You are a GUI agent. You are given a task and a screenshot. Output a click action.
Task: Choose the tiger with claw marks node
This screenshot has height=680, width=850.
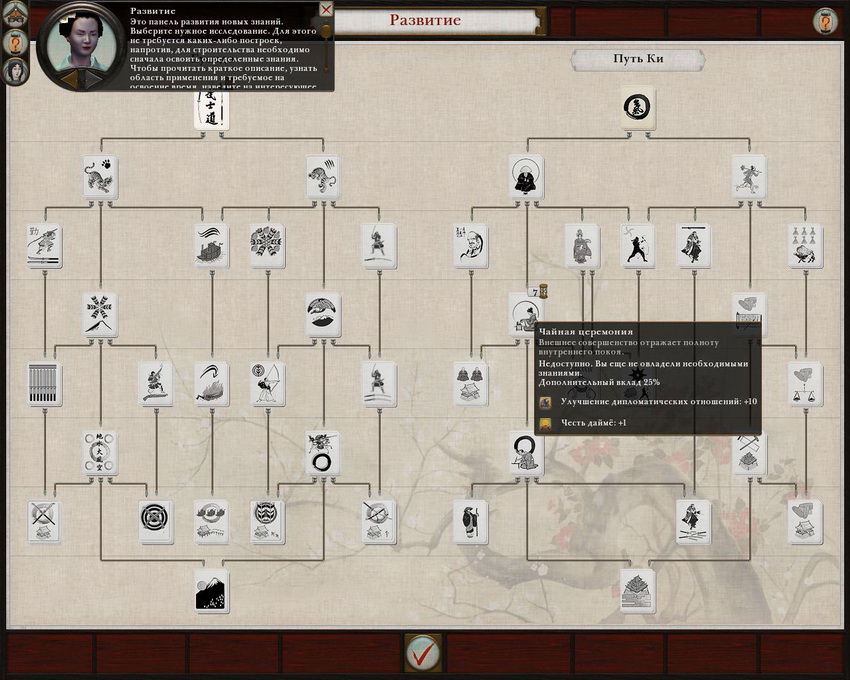tap(322, 177)
